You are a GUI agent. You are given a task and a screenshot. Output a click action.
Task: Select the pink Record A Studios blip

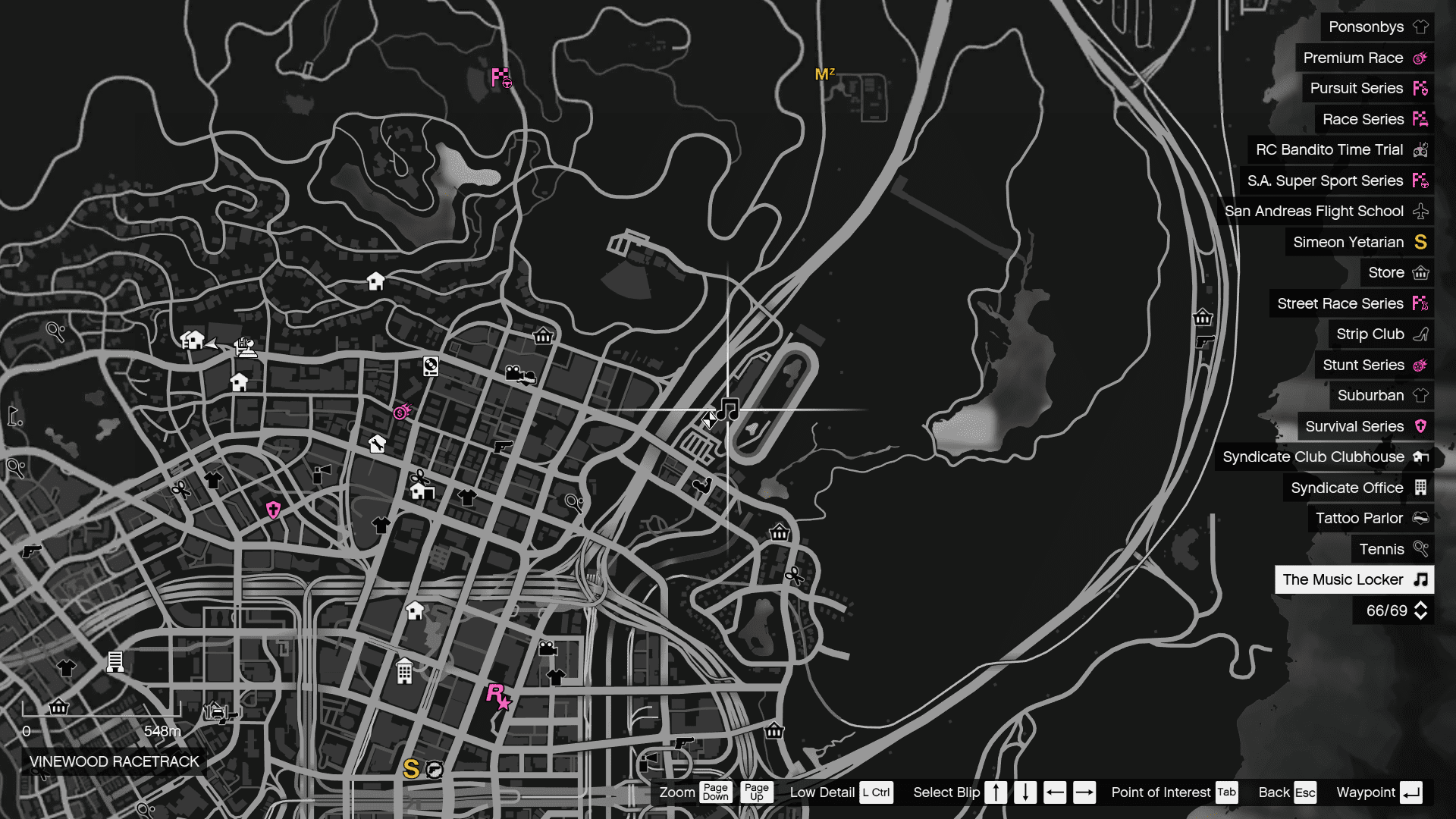[x=495, y=696]
